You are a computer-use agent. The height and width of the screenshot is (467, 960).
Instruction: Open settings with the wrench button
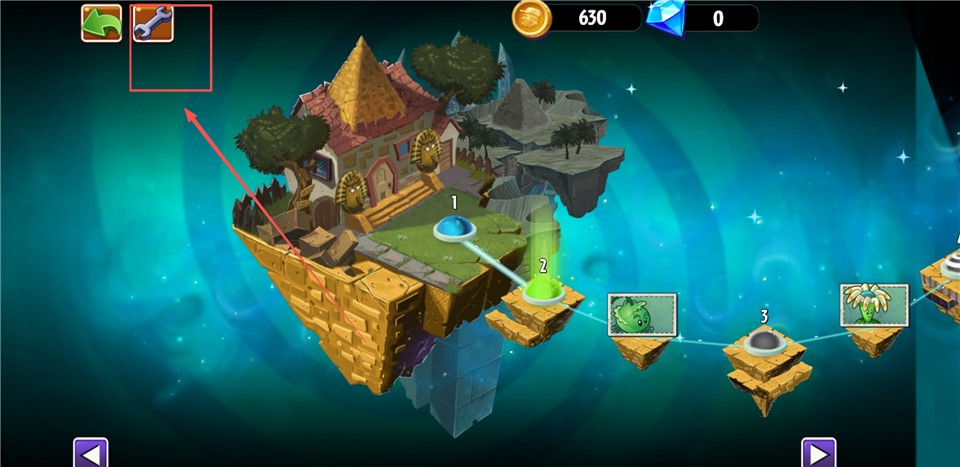pos(153,23)
